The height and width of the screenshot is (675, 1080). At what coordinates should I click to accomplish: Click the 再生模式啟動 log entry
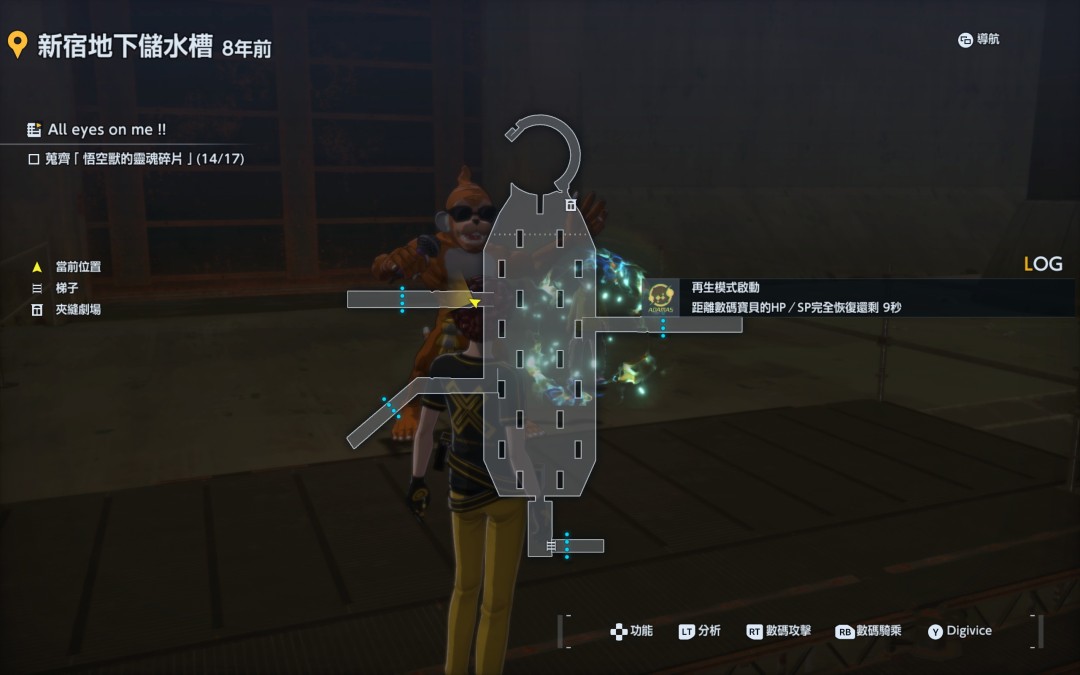click(x=725, y=288)
